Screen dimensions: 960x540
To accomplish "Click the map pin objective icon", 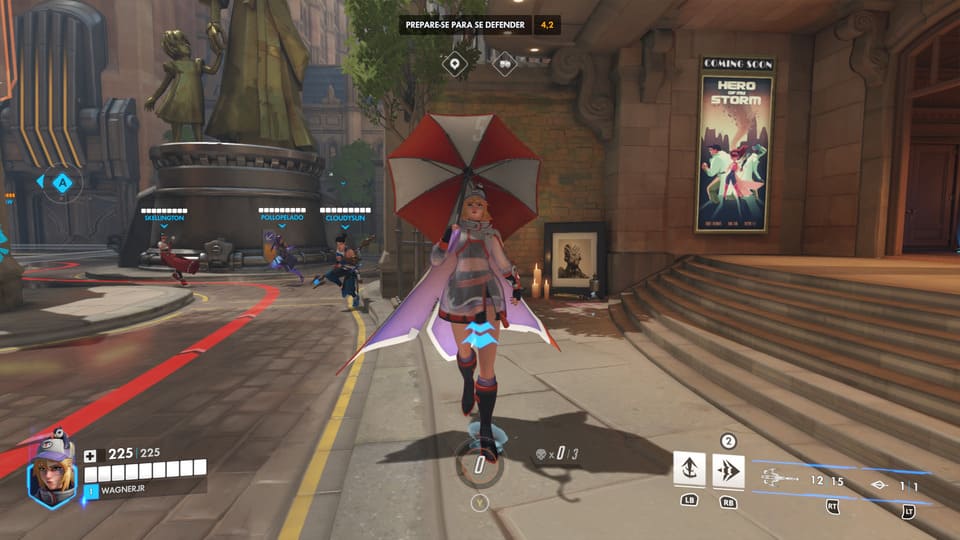I will (456, 64).
